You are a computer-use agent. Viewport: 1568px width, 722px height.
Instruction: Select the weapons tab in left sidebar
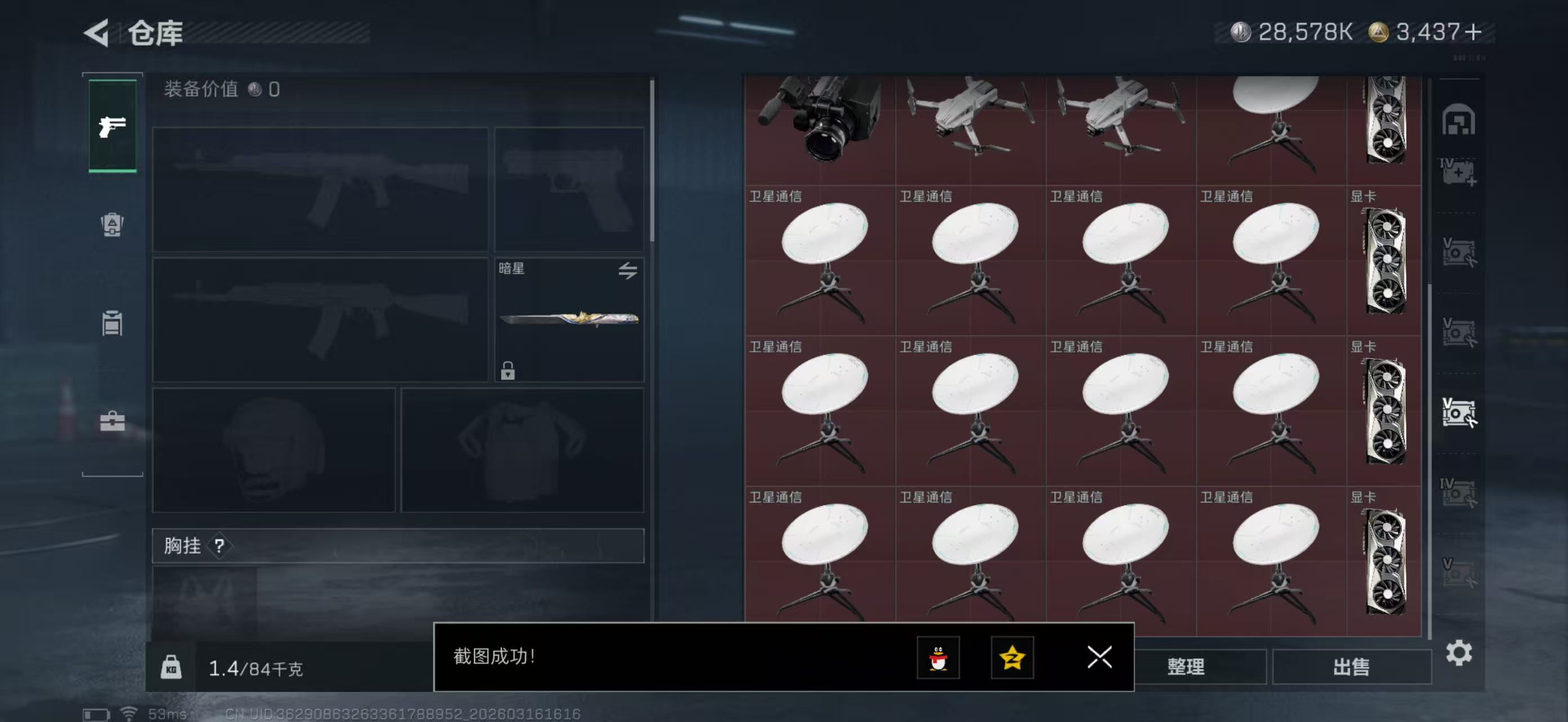[112, 126]
